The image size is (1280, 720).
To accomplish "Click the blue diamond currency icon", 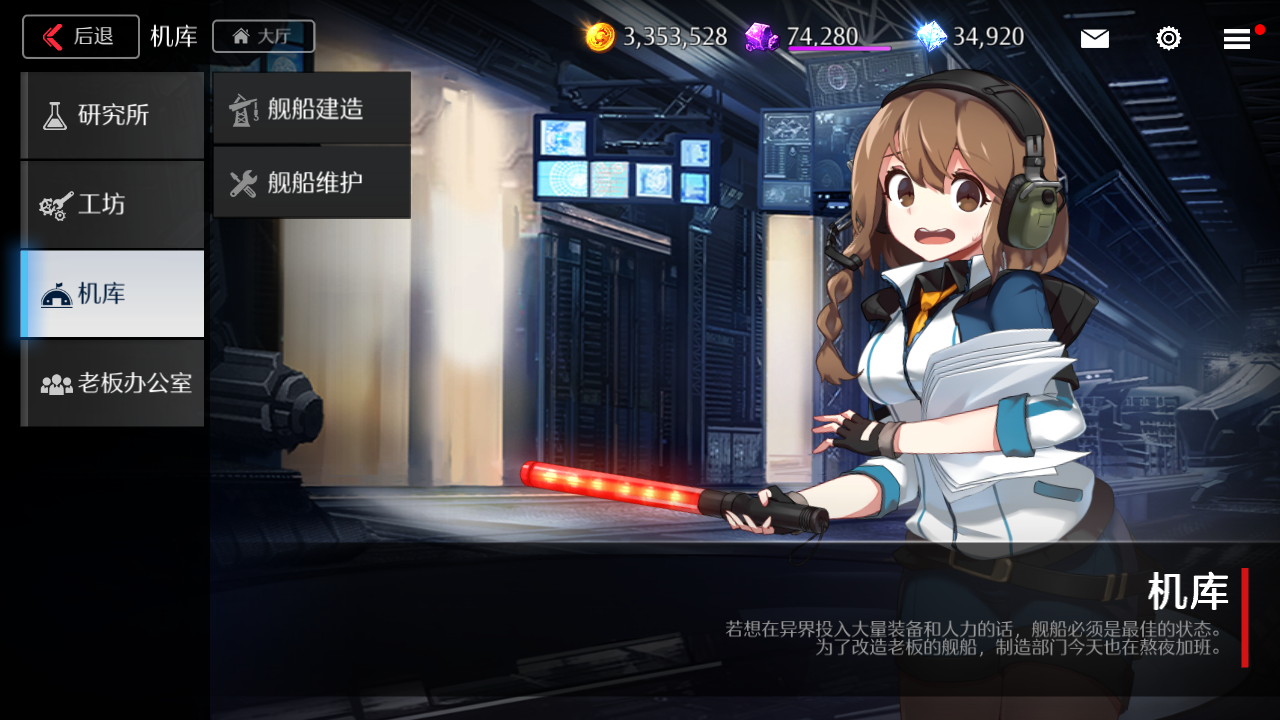I will pyautogui.click(x=931, y=37).
